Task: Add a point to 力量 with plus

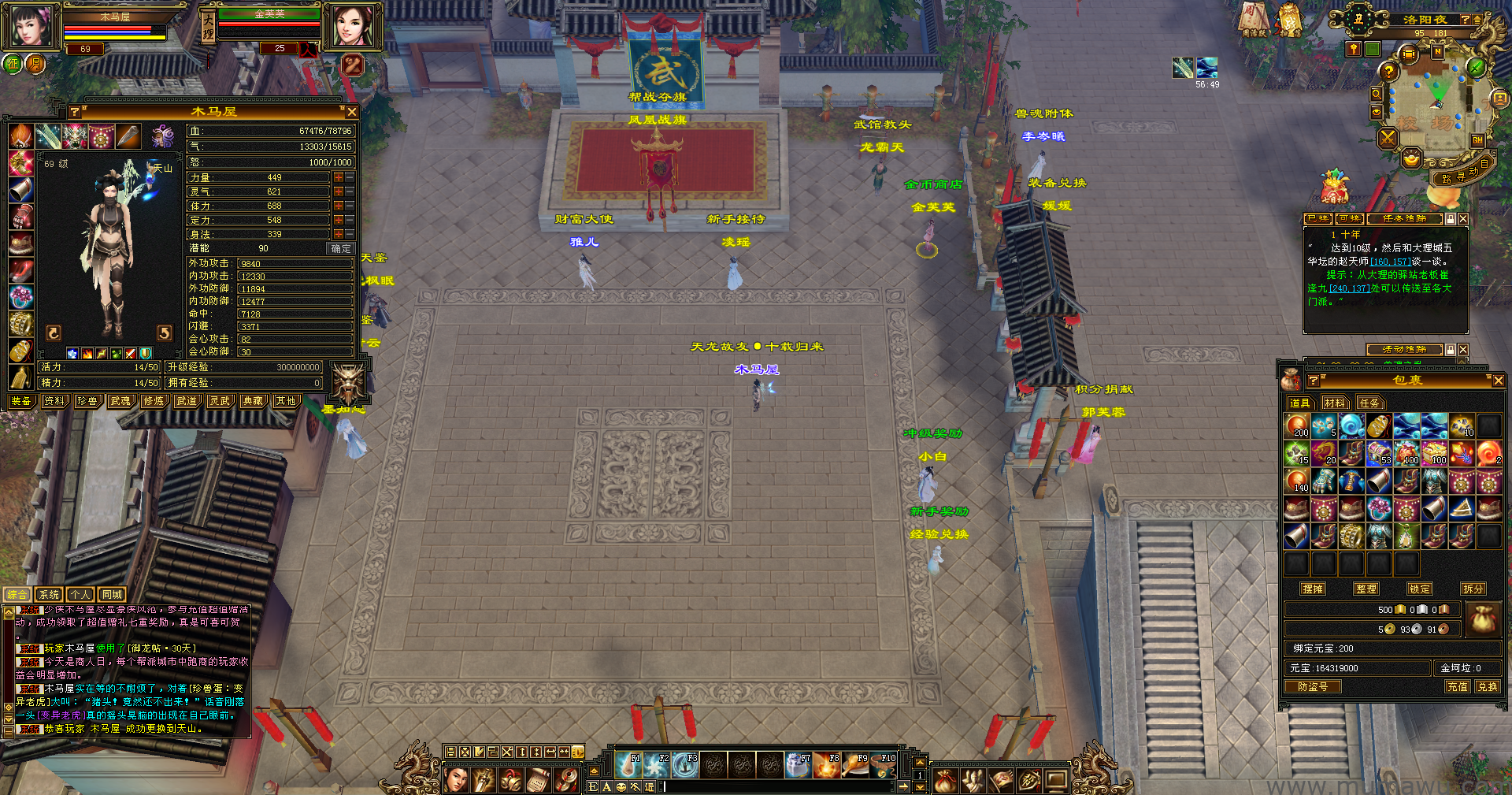Action: [338, 178]
